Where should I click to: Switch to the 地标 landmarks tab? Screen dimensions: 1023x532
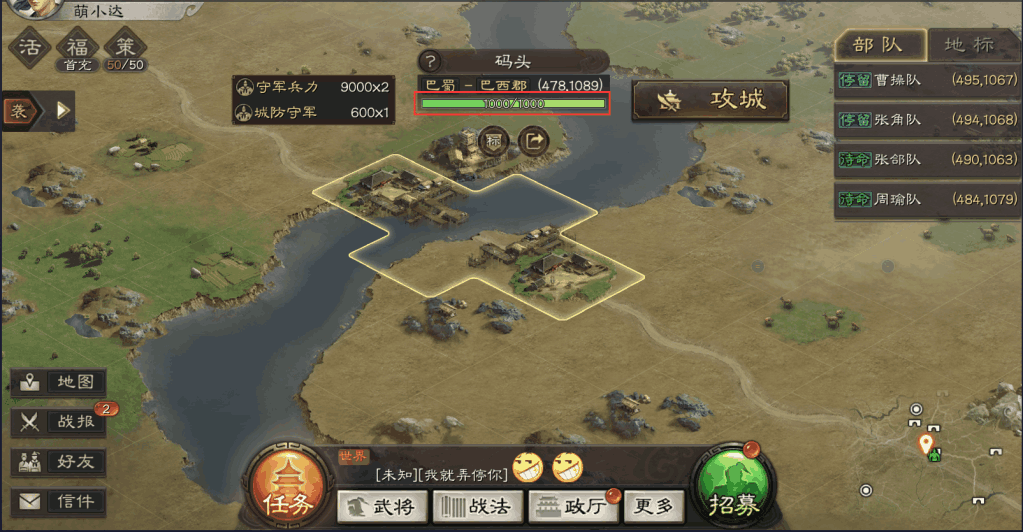click(969, 45)
